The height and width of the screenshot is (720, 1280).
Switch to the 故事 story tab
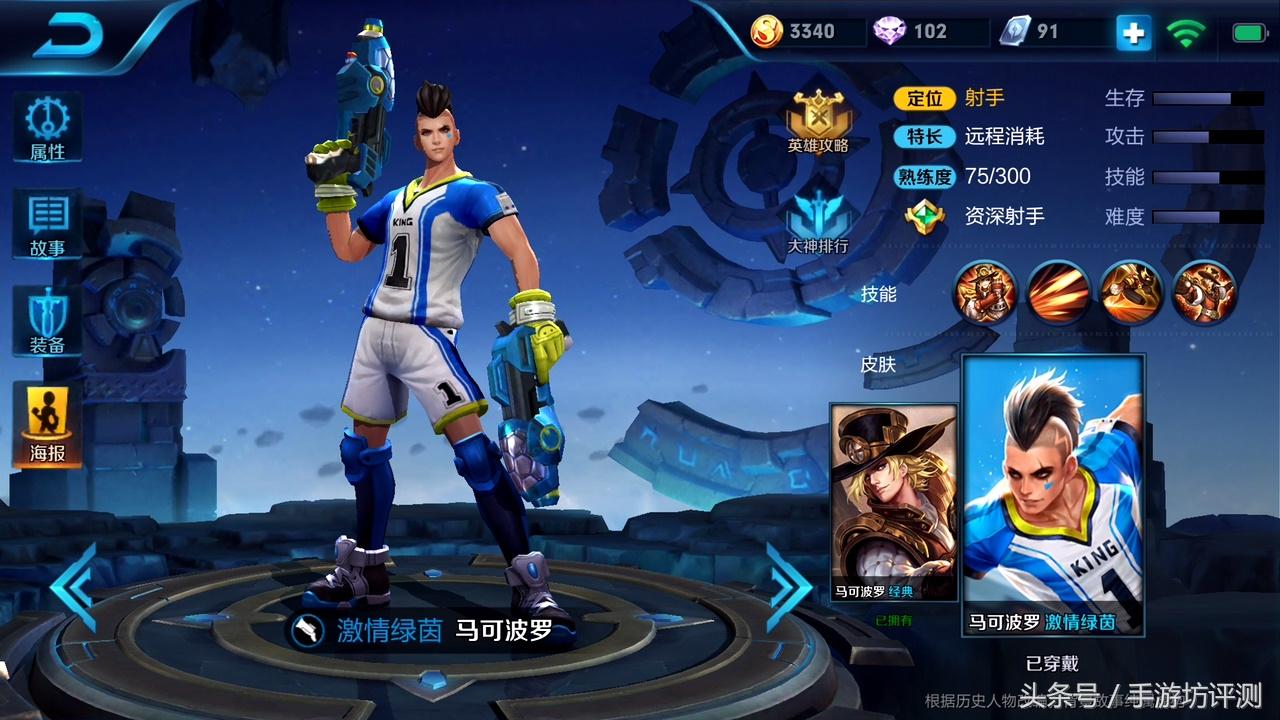47,223
